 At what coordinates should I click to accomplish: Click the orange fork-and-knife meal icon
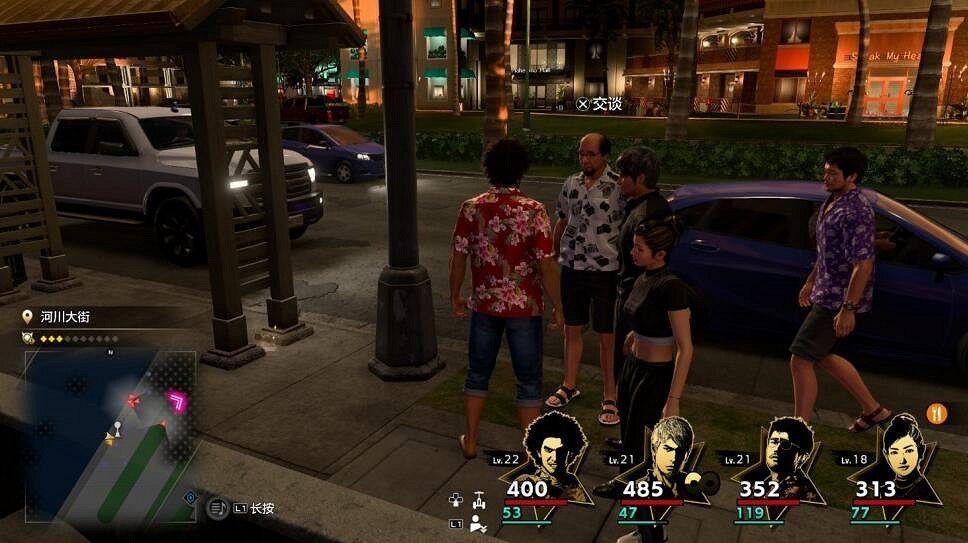[937, 413]
